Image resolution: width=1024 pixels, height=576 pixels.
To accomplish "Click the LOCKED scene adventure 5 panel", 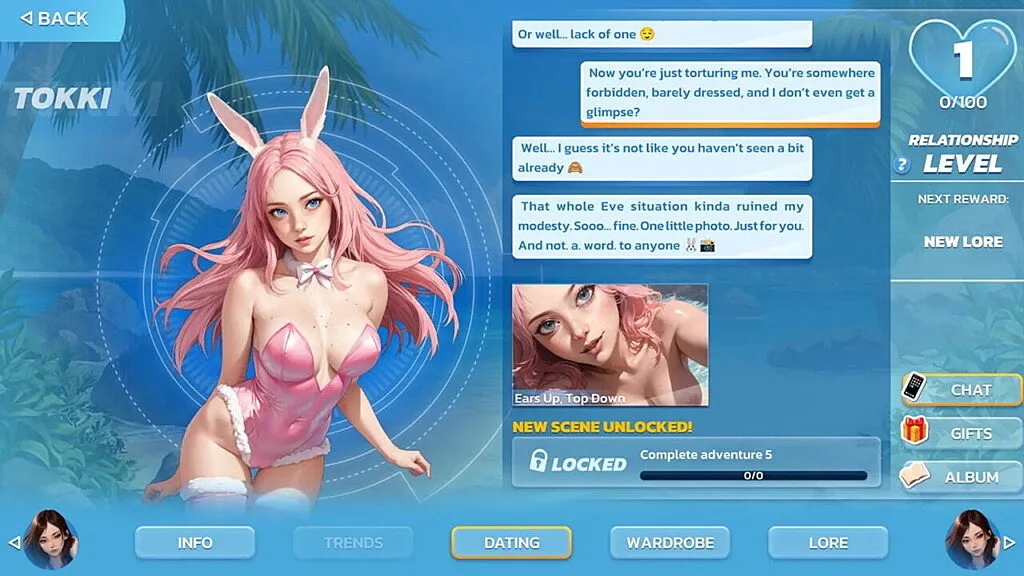I will (696, 462).
